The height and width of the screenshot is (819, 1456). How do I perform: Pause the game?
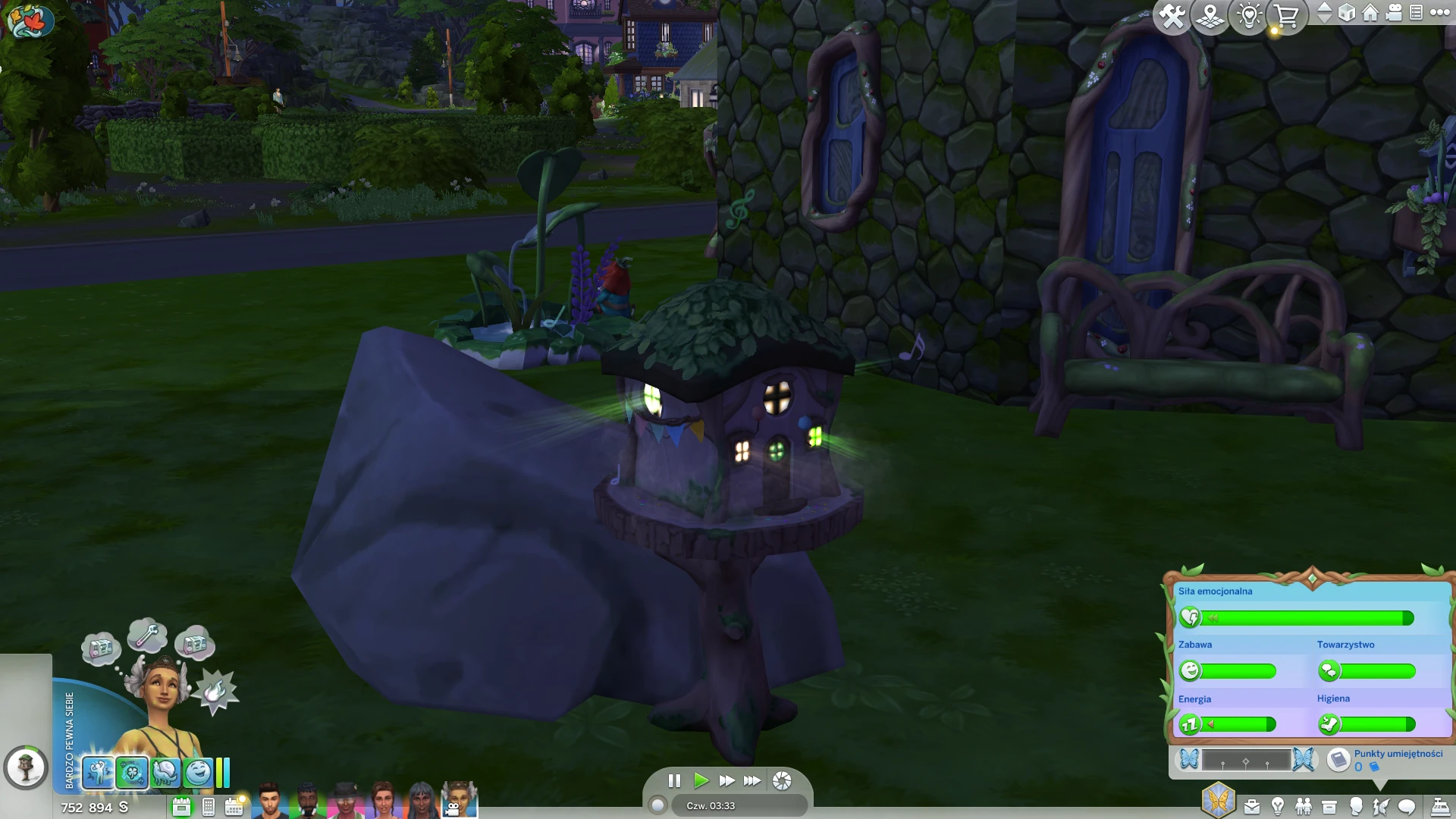(674, 780)
